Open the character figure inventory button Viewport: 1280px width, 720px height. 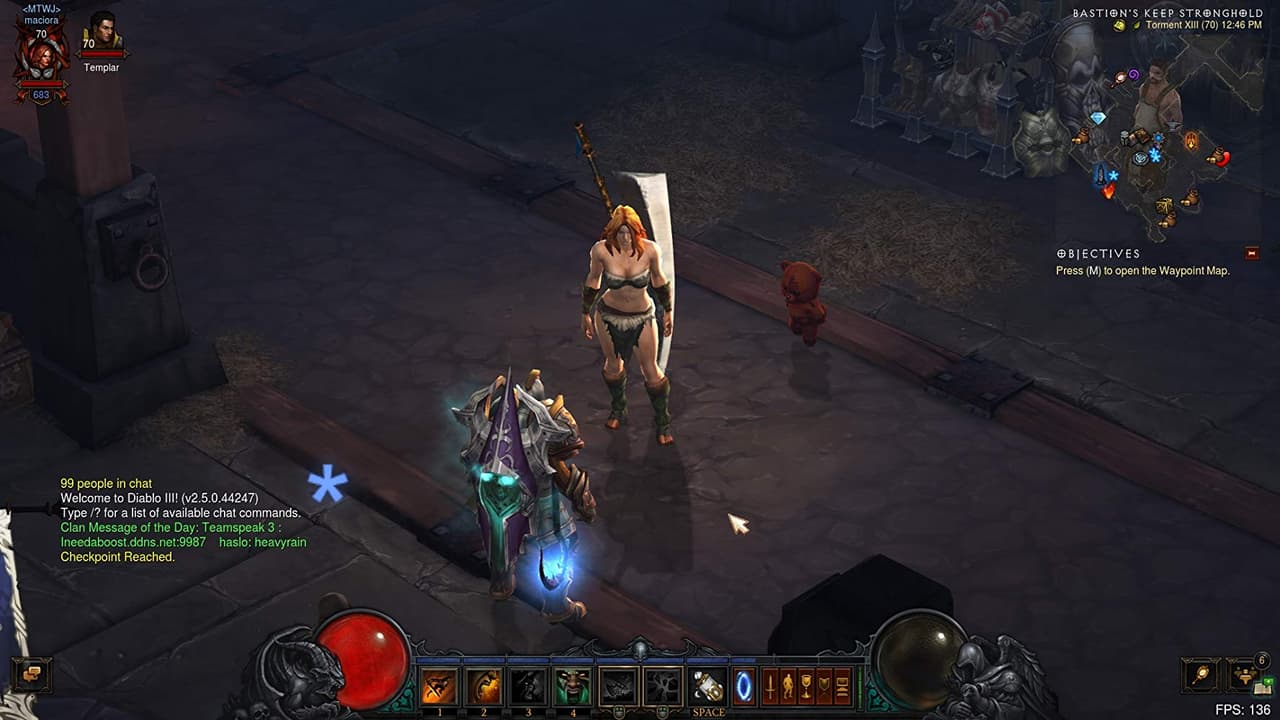[x=788, y=686]
